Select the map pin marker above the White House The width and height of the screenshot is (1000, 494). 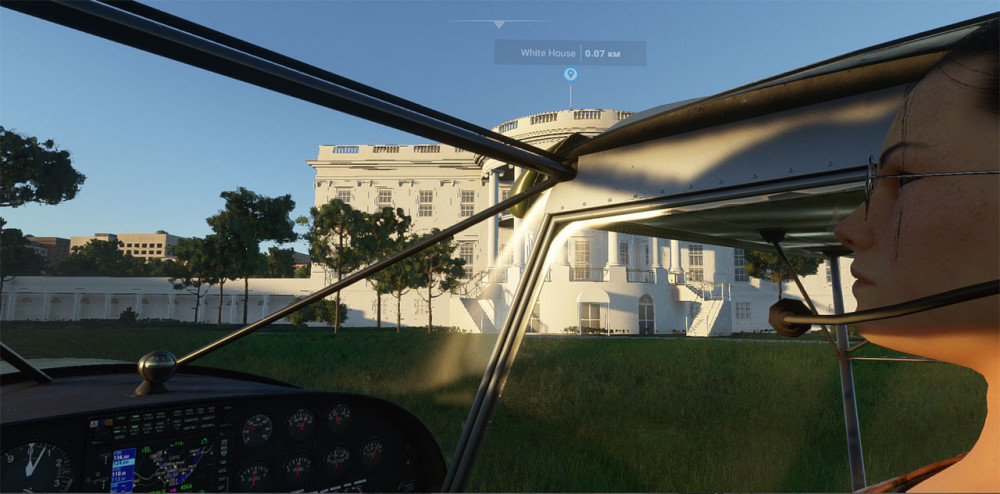570,74
